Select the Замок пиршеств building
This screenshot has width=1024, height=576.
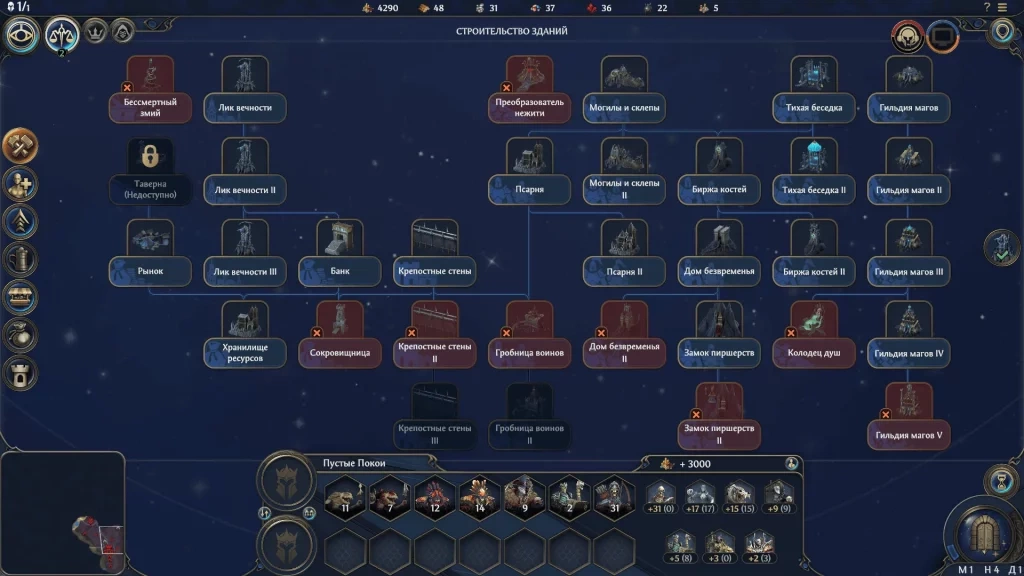coord(719,336)
